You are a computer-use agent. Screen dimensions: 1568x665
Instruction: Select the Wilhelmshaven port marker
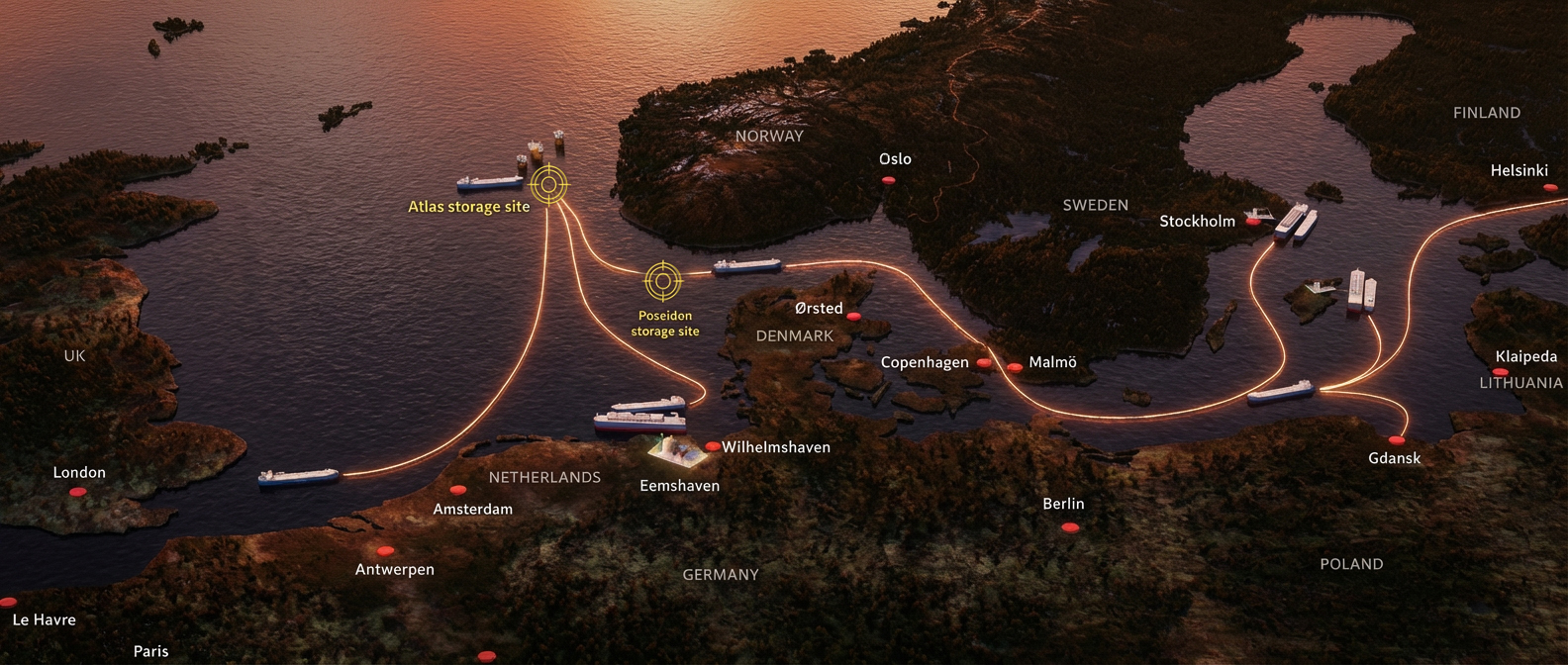713,447
